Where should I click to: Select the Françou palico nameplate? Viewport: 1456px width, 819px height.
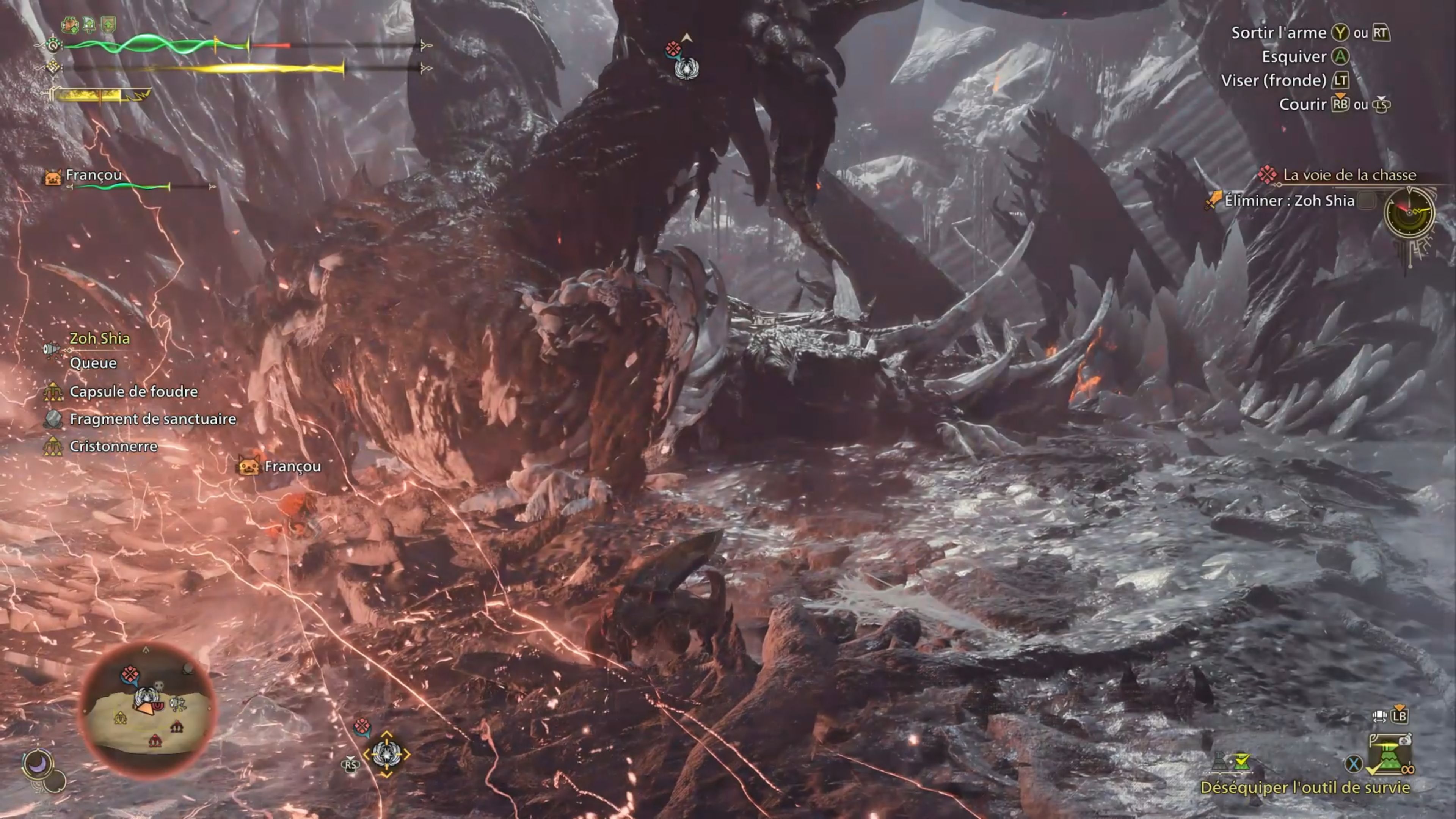pyautogui.click(x=94, y=175)
